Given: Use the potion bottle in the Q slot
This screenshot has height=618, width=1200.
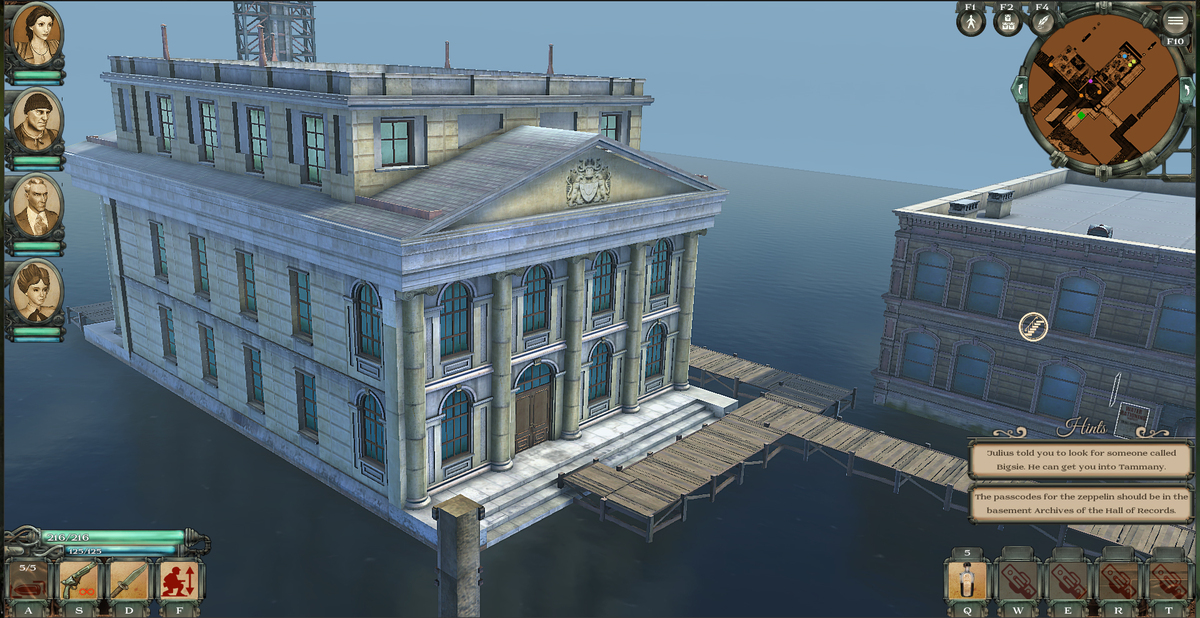Looking at the screenshot, I should point(967,581).
